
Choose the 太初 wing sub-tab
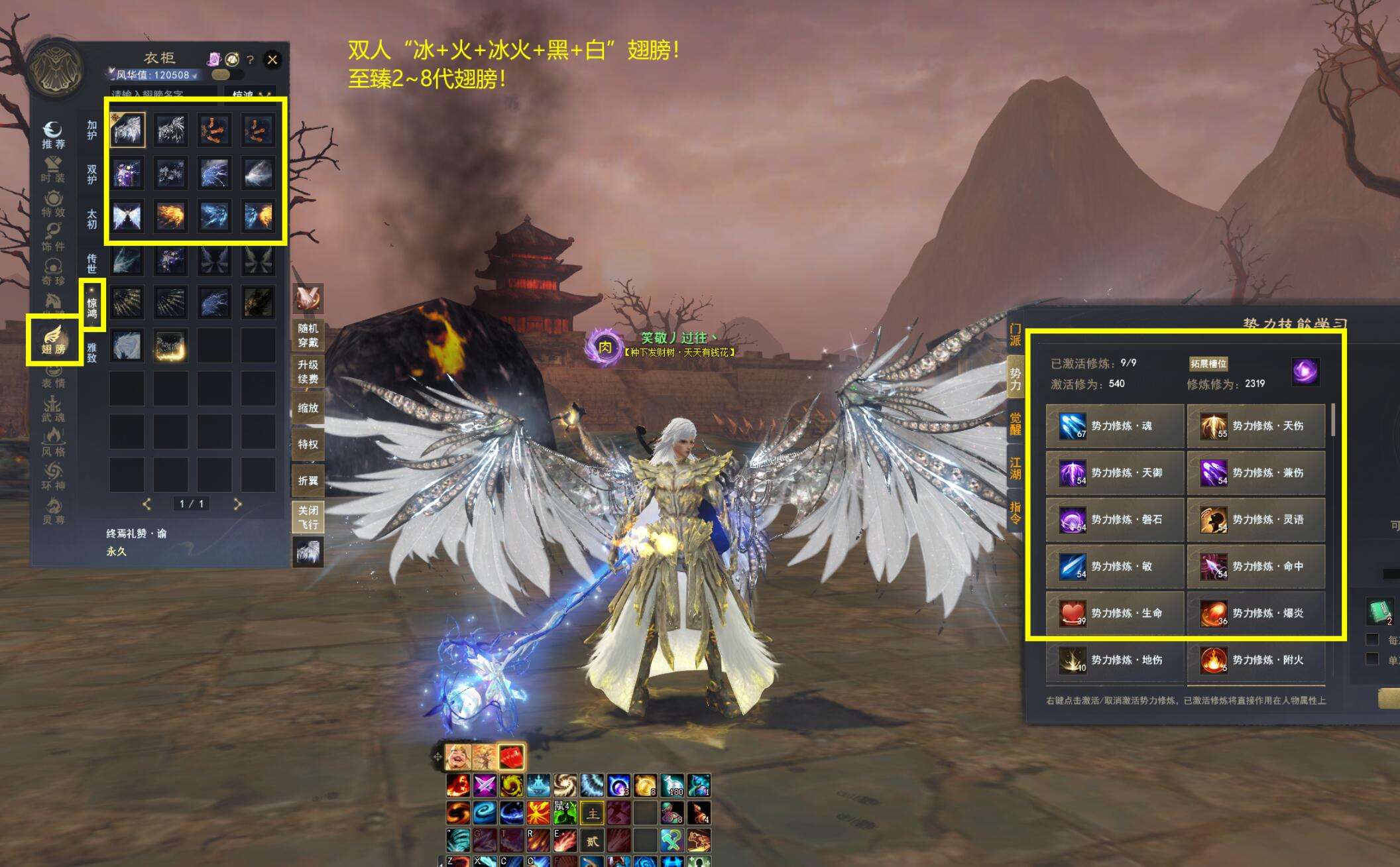[92, 219]
